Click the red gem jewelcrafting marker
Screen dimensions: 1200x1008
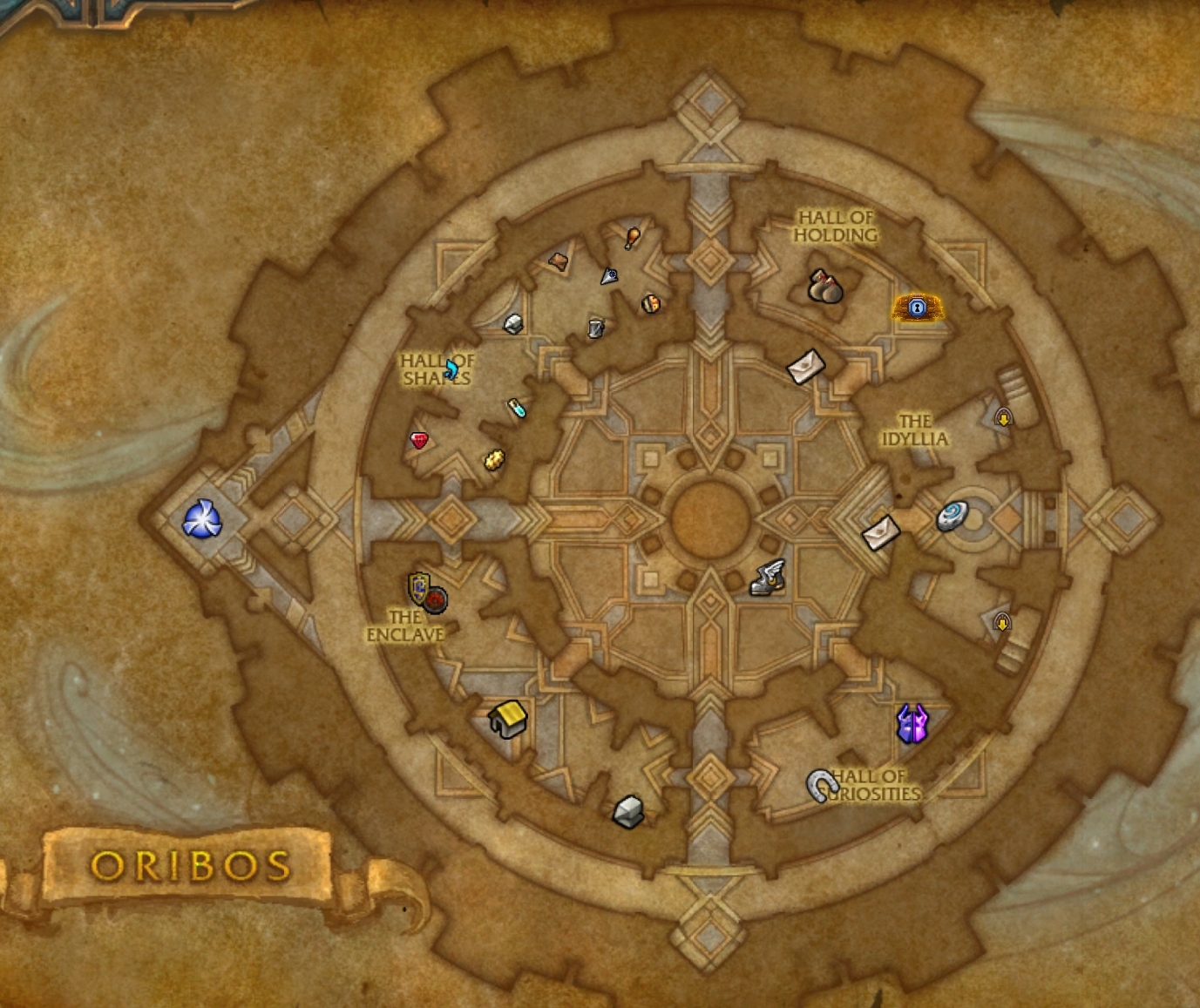(419, 440)
